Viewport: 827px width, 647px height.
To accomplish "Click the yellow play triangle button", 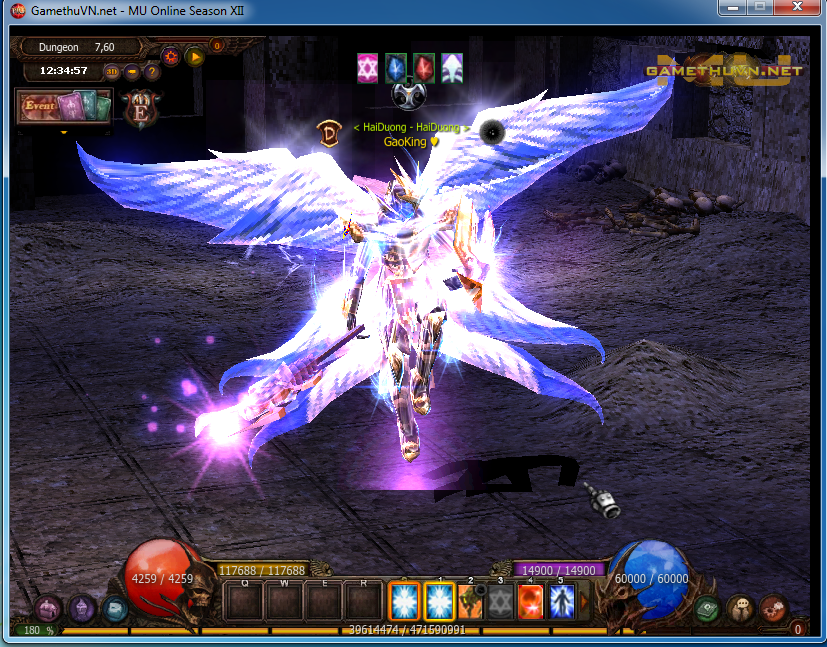I will (195, 56).
